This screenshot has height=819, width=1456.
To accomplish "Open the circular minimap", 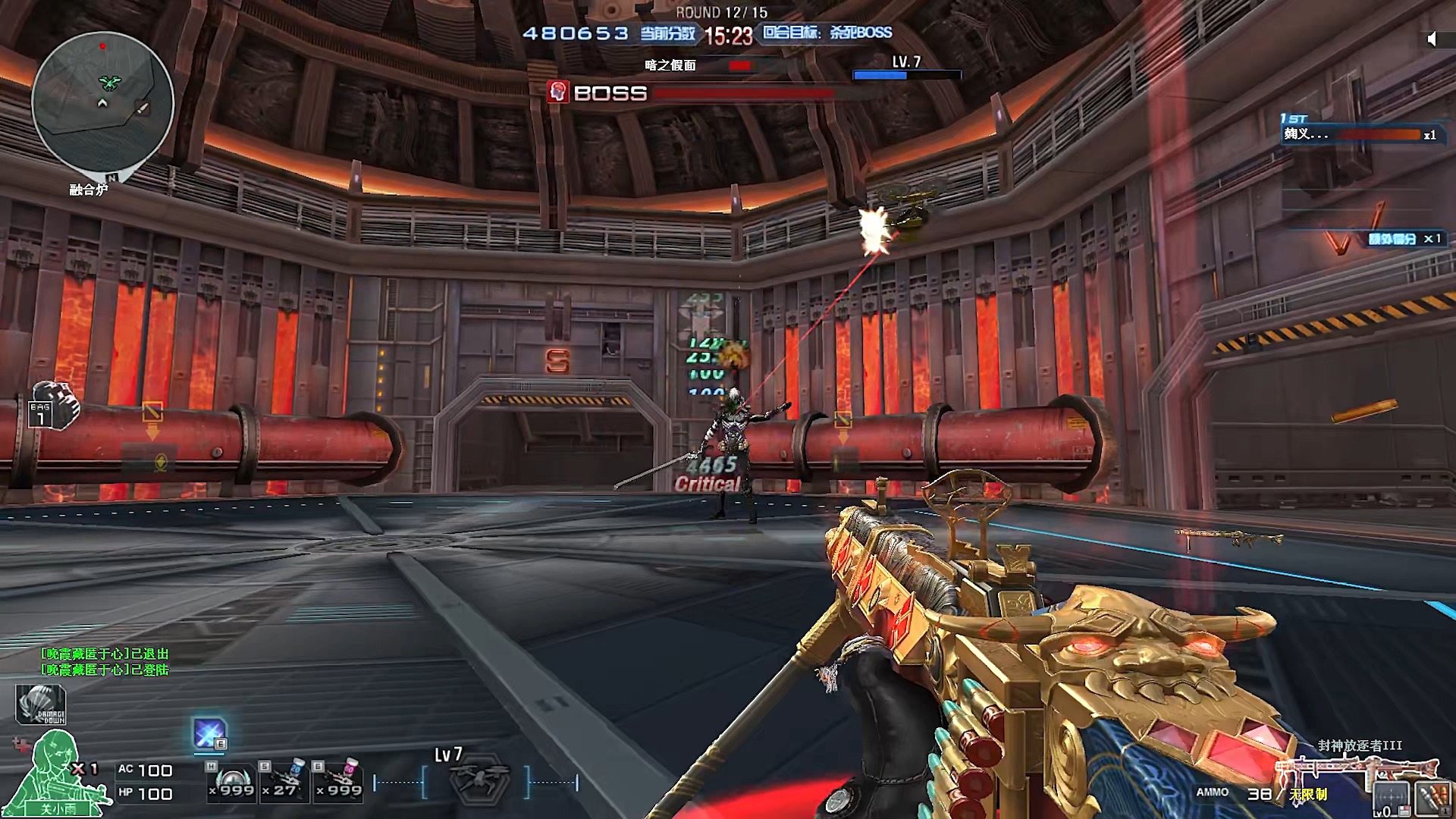I will coord(102,102).
